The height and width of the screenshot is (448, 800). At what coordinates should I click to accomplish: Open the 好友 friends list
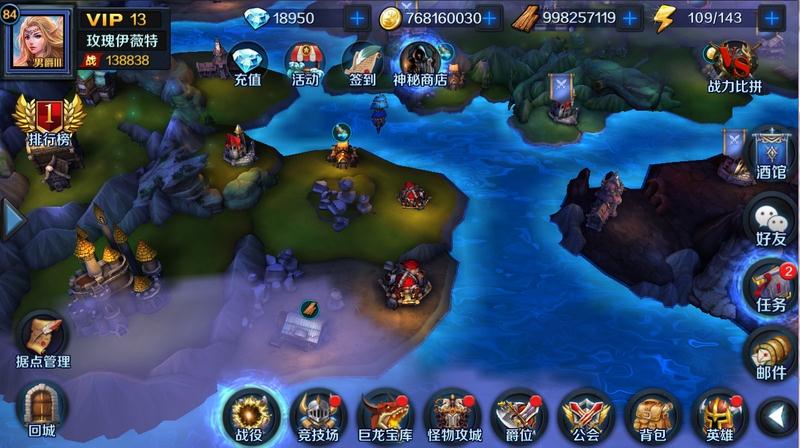click(770, 220)
